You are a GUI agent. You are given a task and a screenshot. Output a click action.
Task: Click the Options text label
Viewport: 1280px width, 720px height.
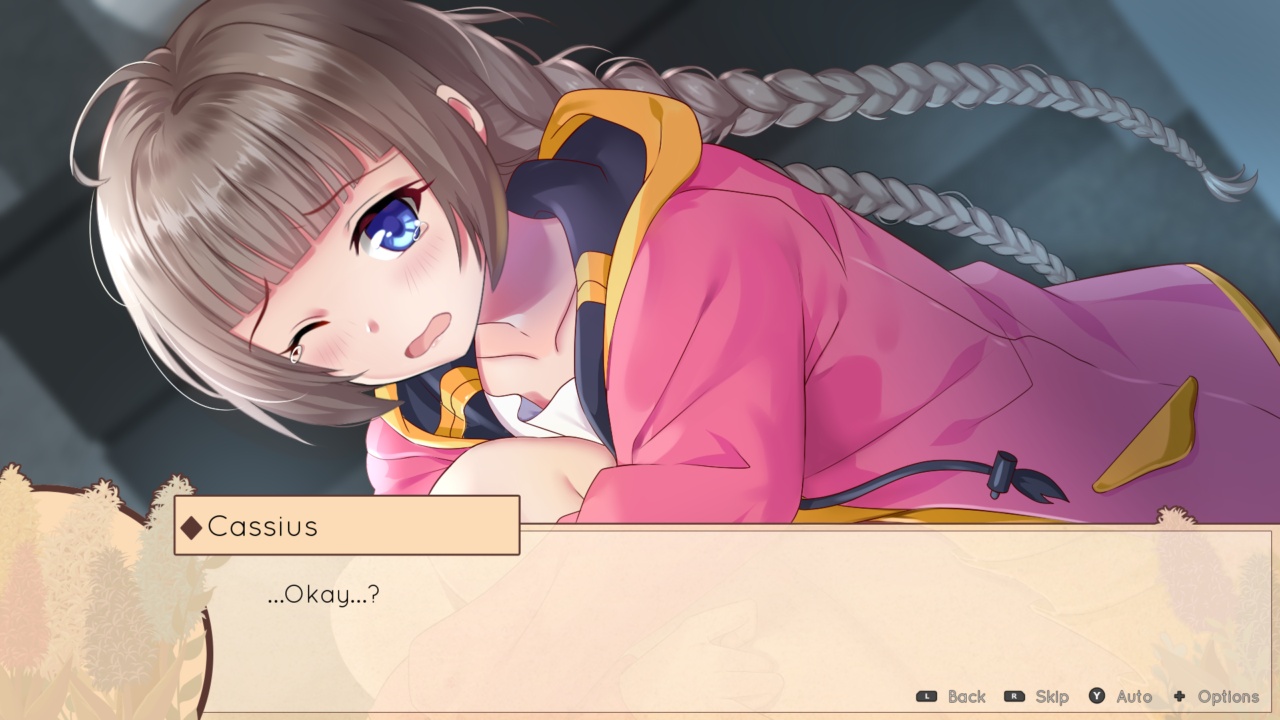pyautogui.click(x=1230, y=697)
